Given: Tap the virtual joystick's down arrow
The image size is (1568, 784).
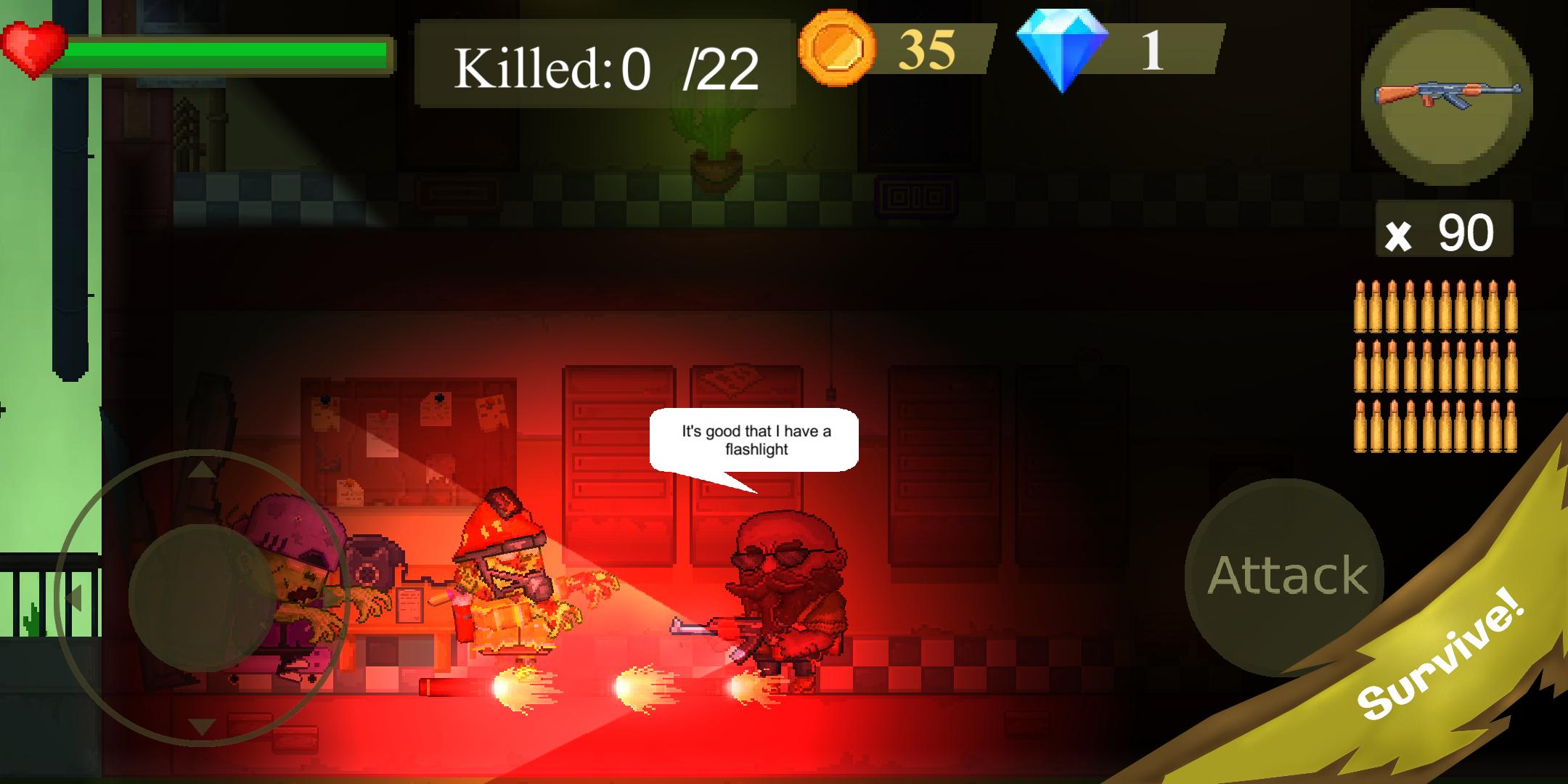Looking at the screenshot, I should (202, 725).
